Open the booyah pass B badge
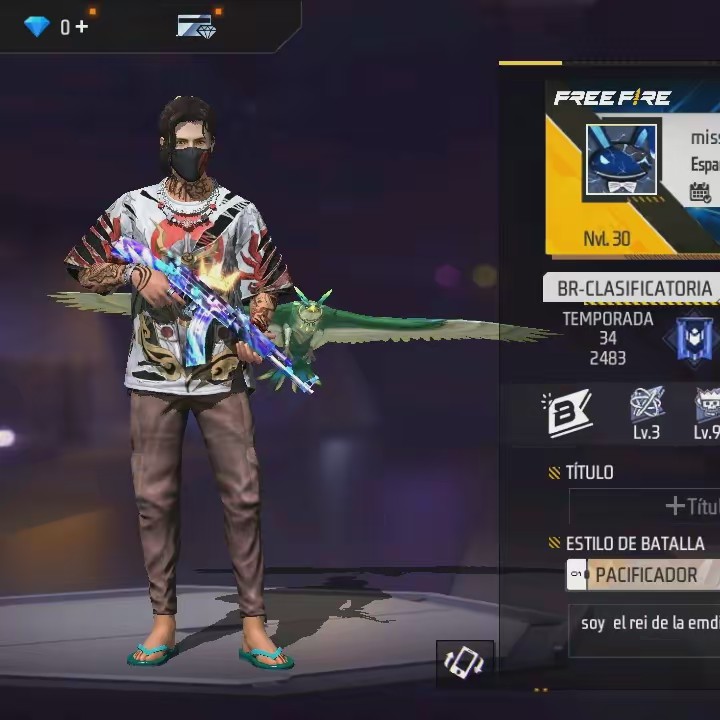720x720 pixels. tap(567, 412)
